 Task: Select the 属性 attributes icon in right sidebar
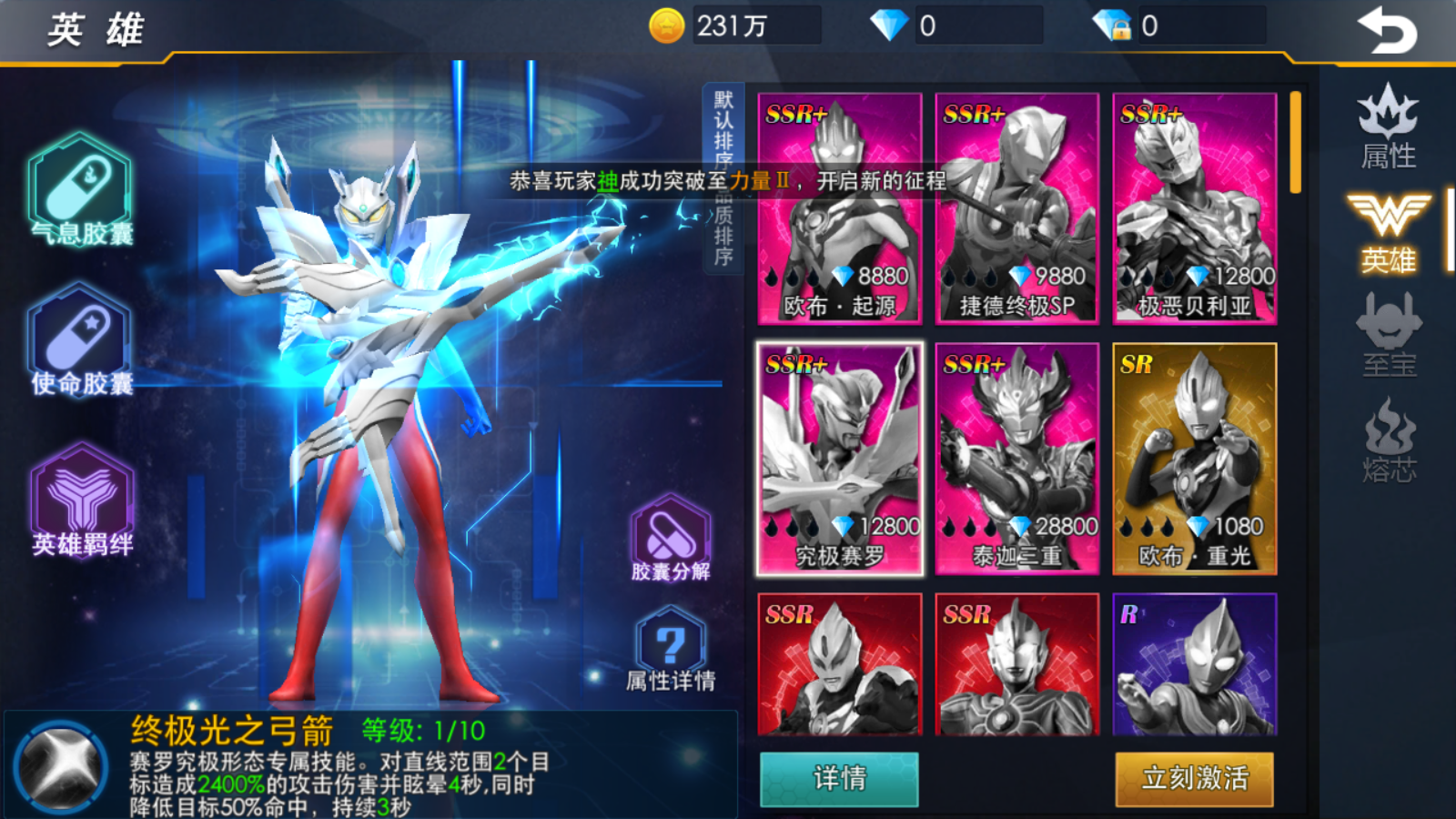(x=1386, y=127)
